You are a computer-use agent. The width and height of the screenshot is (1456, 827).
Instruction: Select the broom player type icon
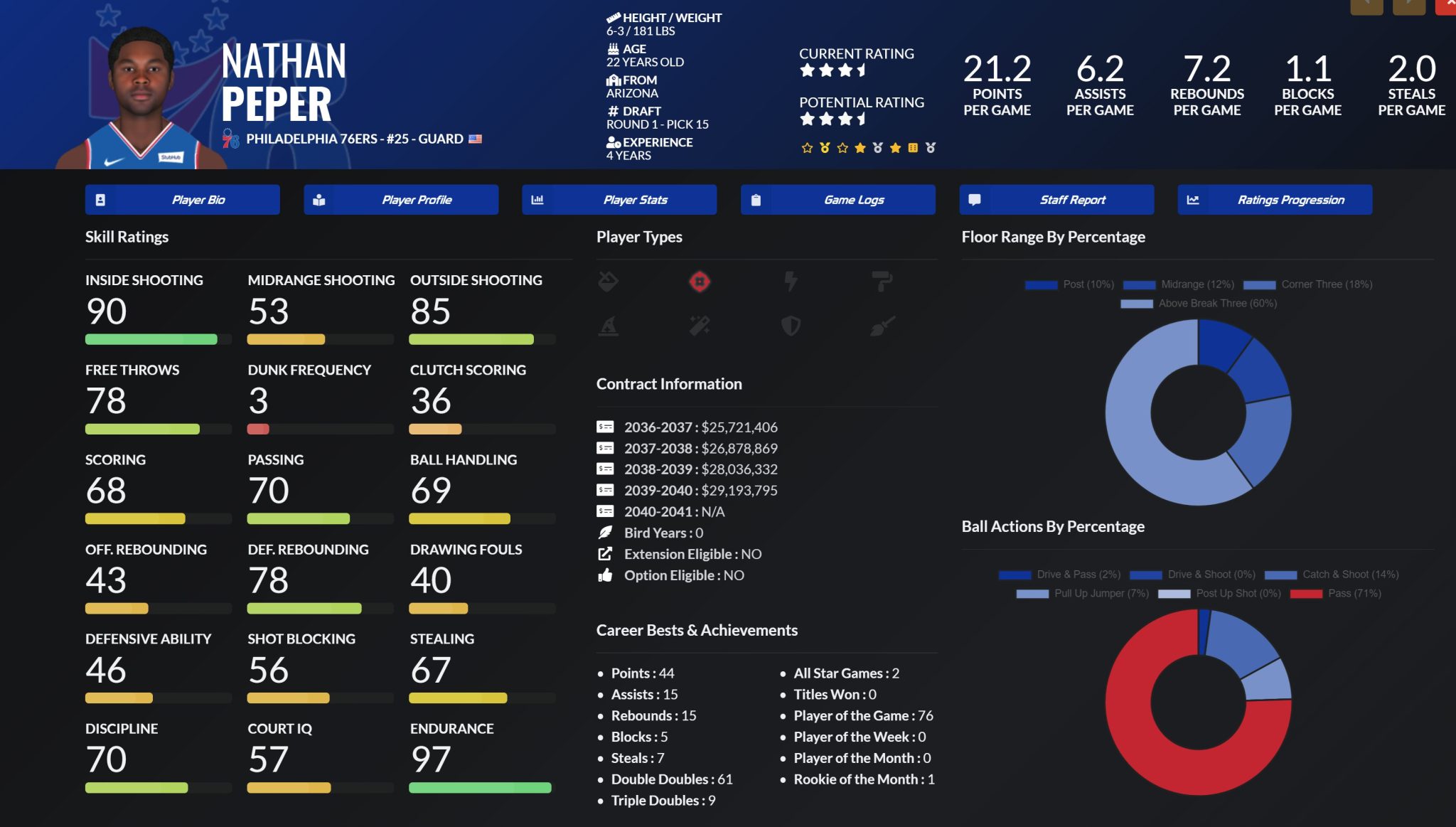tap(882, 326)
